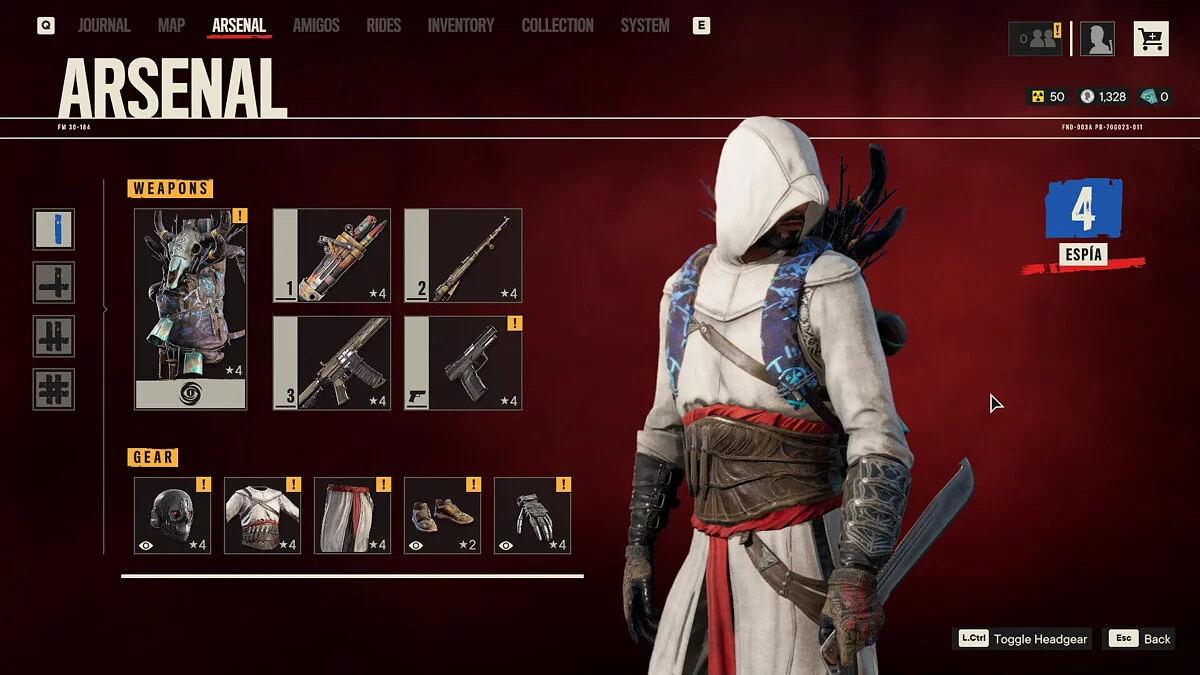Choose the skull mask headgear slot
This screenshot has height=675, width=1200.
point(172,515)
